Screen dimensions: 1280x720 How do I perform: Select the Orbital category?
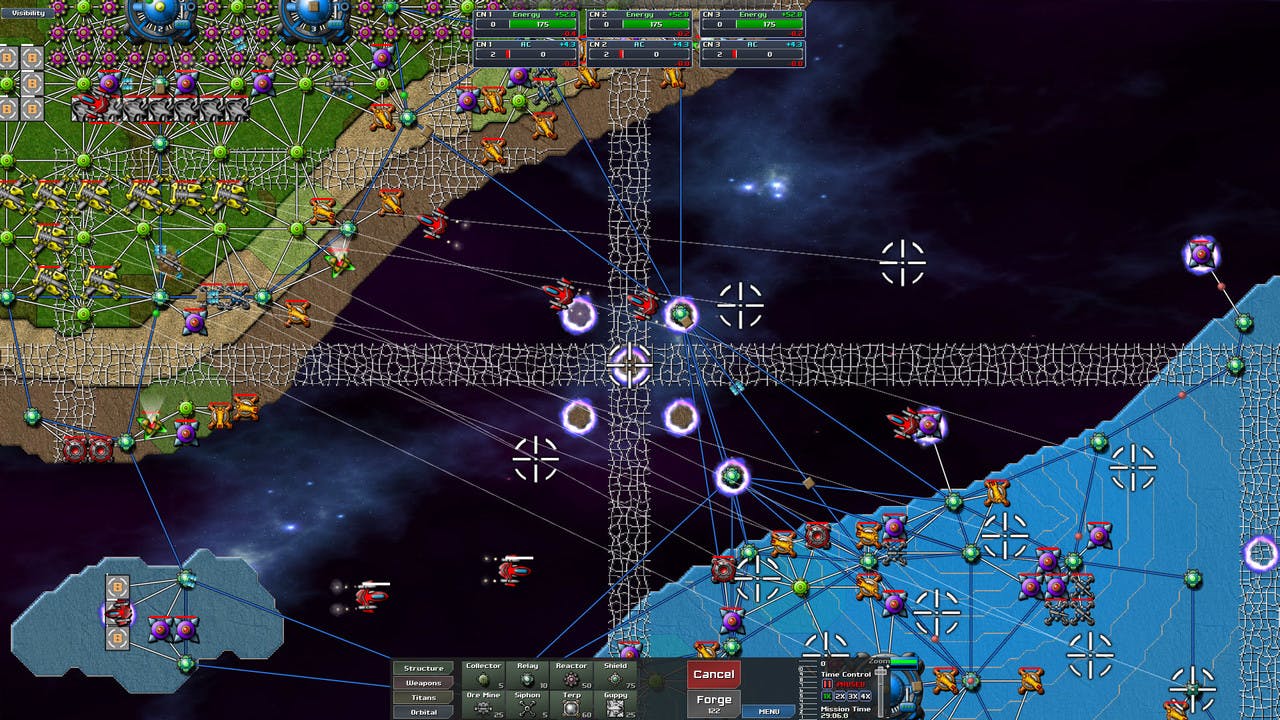[x=424, y=712]
